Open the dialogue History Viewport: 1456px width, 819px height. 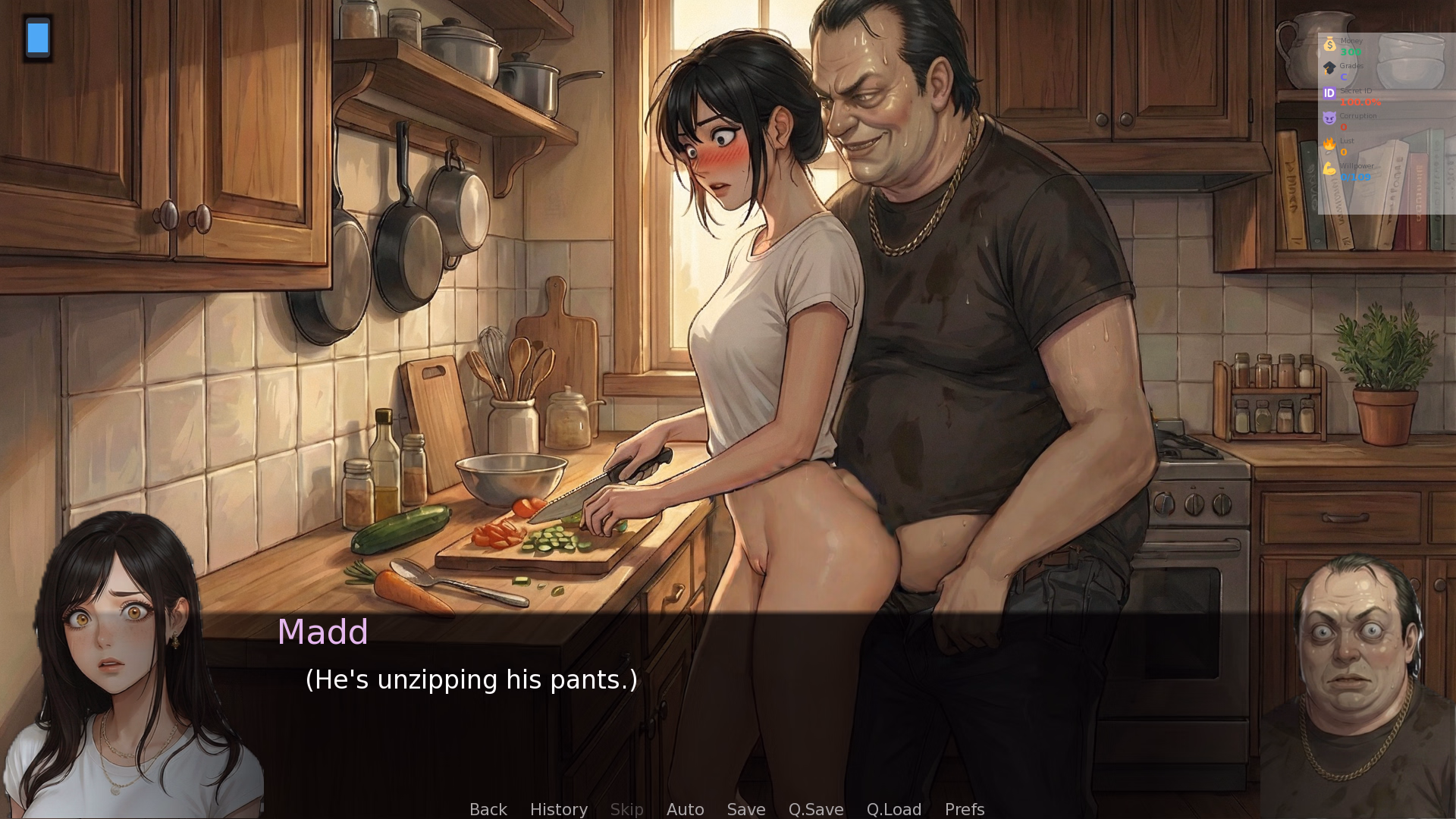(558, 809)
